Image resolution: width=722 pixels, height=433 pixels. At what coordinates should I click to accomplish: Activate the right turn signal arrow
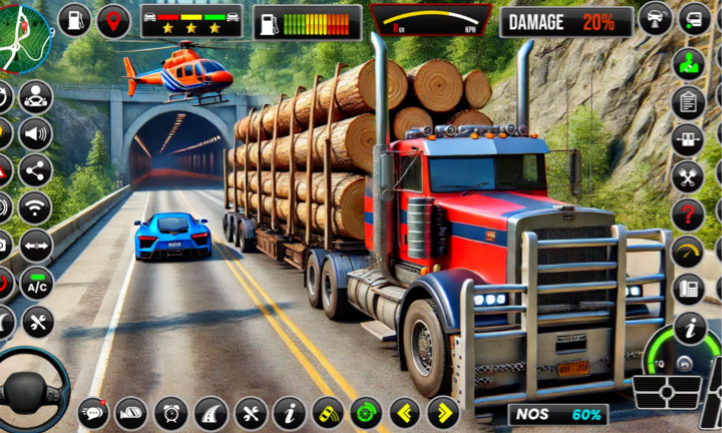(x=443, y=412)
